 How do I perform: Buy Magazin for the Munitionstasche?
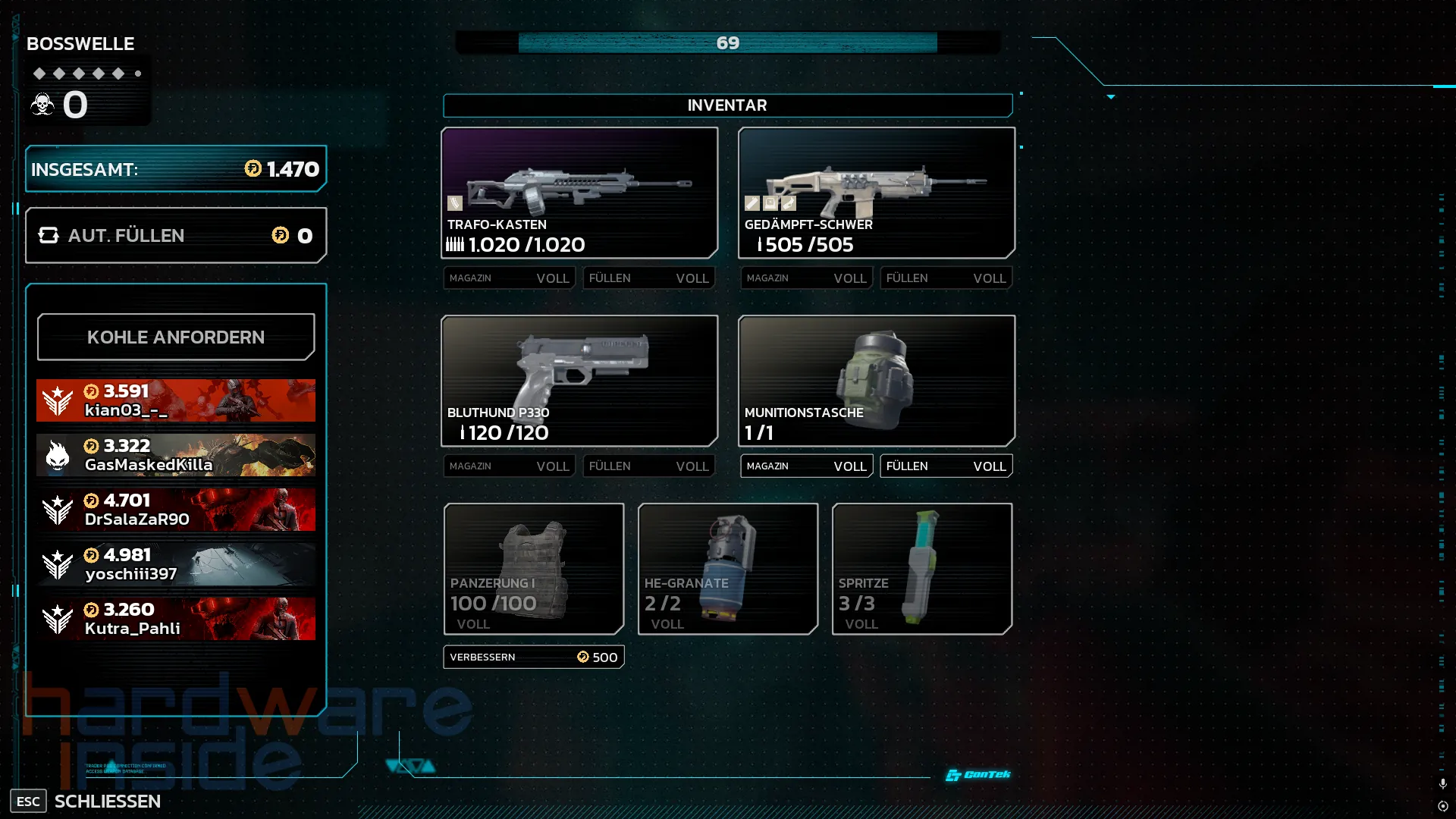(x=806, y=466)
